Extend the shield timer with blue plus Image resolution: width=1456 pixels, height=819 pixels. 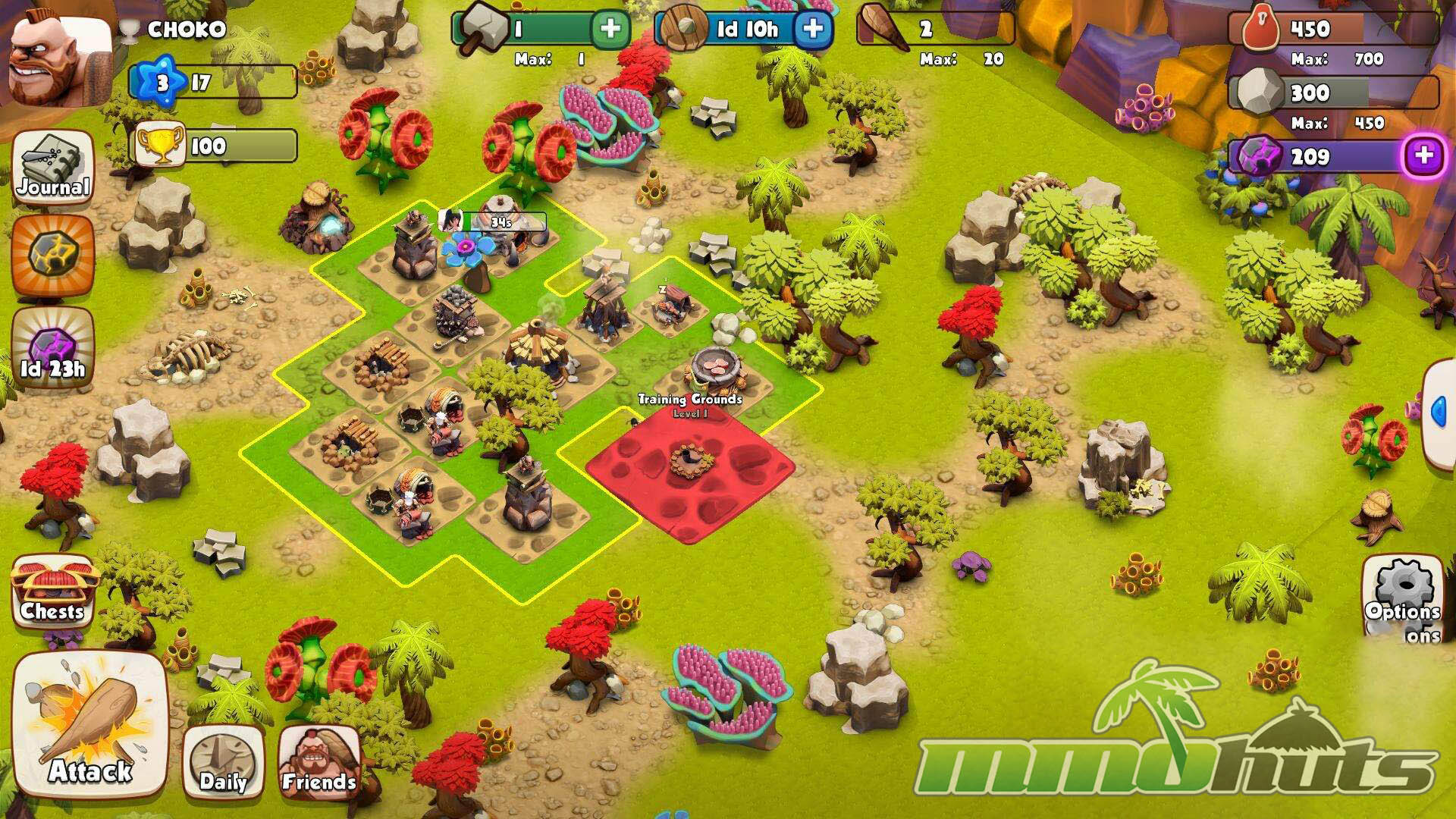[812, 29]
